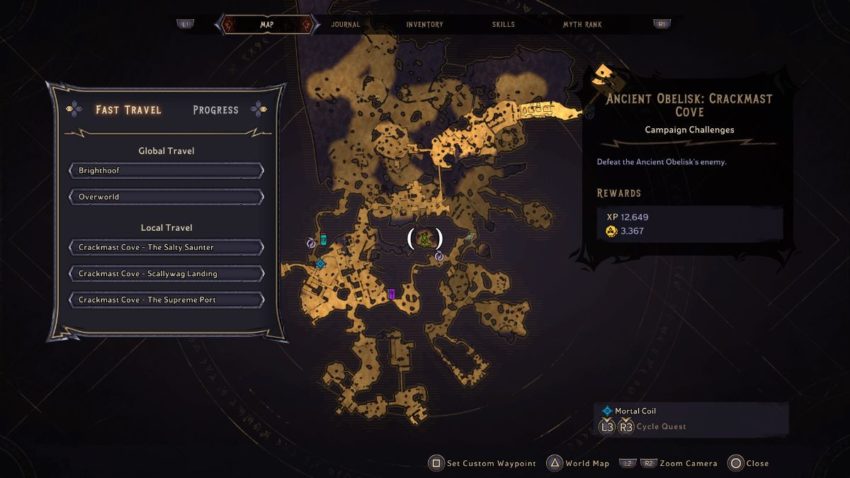Choose Overworld global travel destination
850x478 pixels.
click(x=166, y=197)
